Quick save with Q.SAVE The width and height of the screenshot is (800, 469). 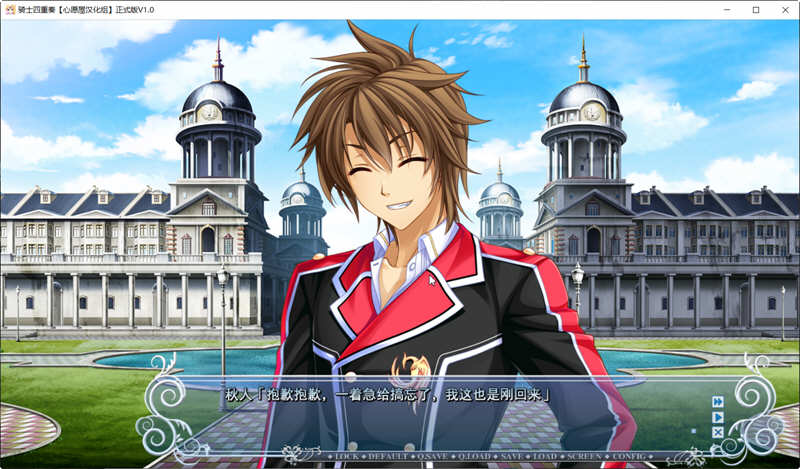pyautogui.click(x=433, y=455)
